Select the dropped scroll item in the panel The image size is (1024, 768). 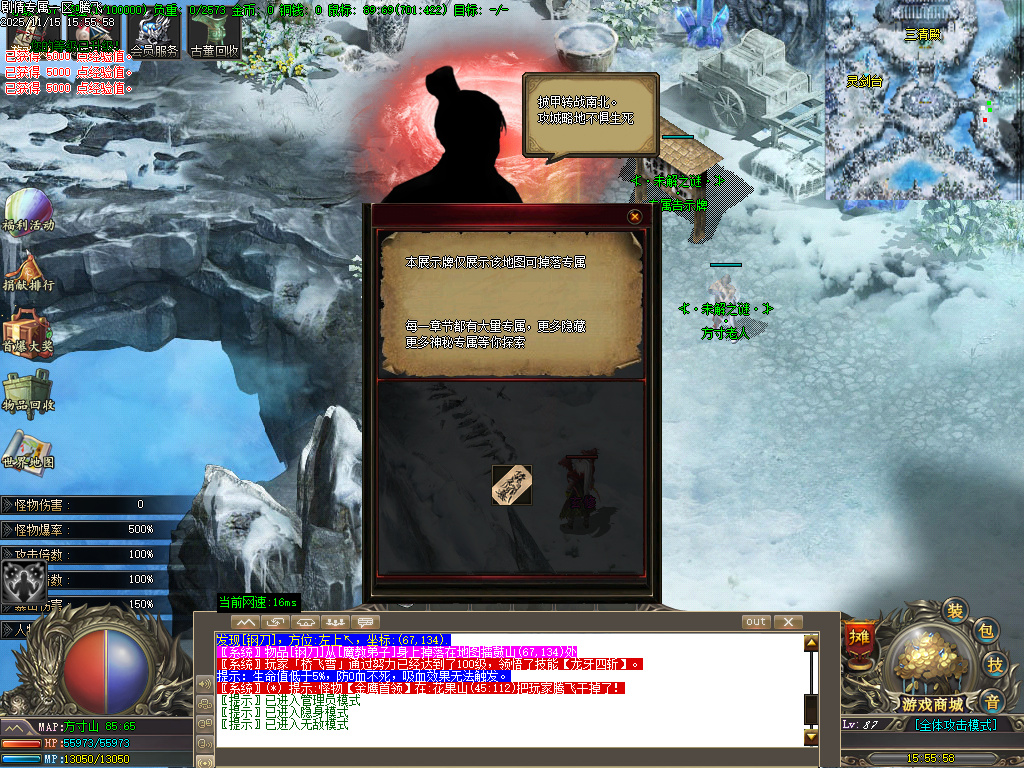(512, 485)
